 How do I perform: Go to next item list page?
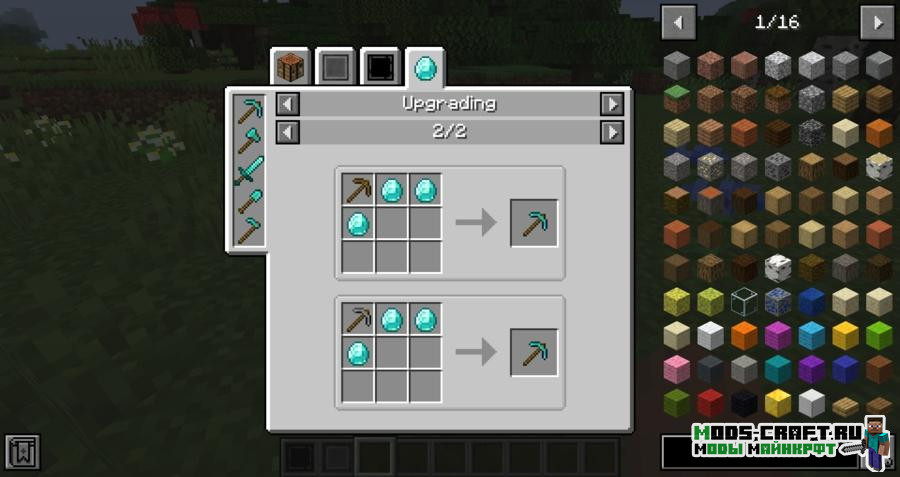[877, 21]
